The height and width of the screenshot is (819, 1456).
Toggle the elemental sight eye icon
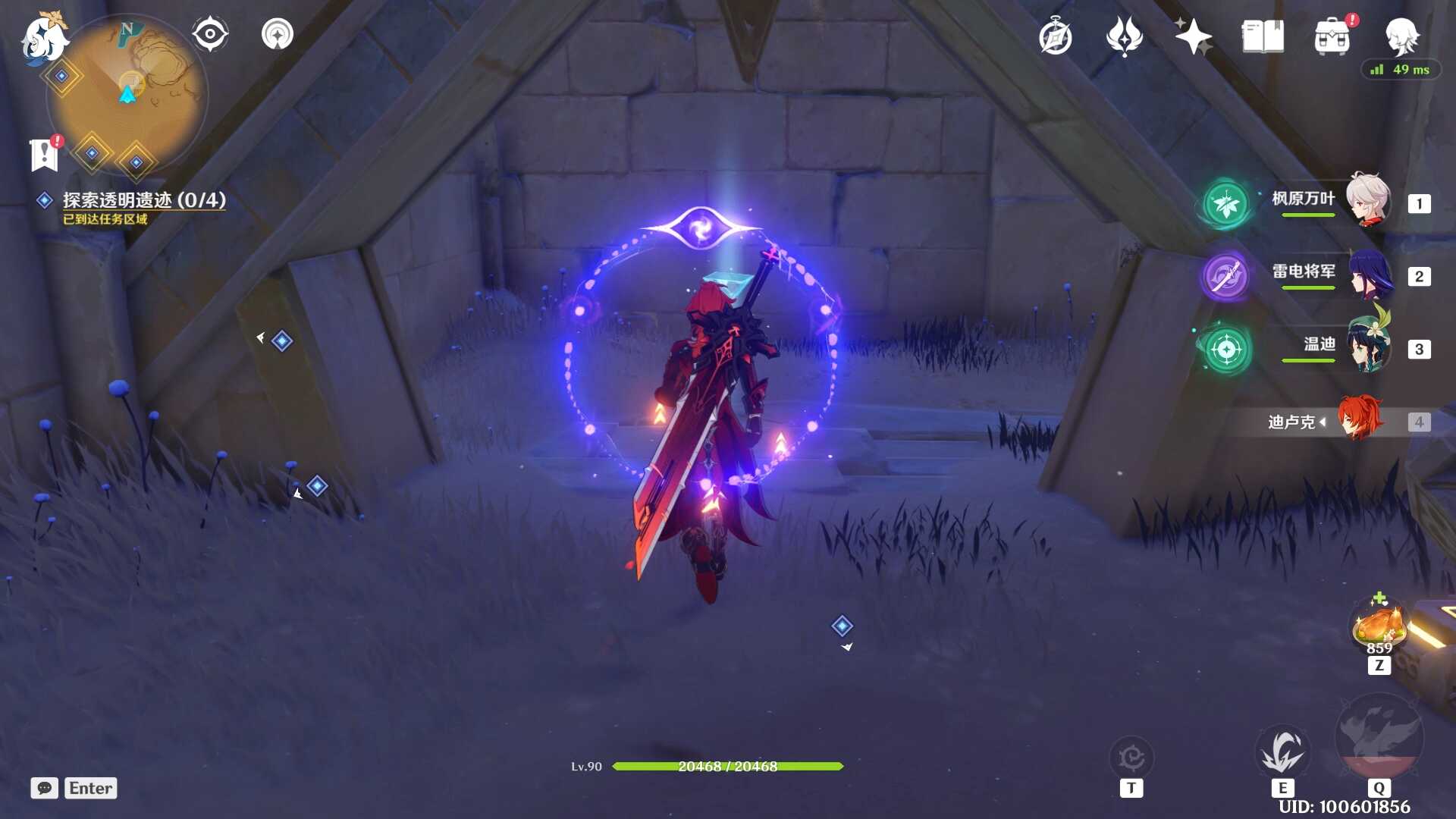pyautogui.click(x=210, y=34)
